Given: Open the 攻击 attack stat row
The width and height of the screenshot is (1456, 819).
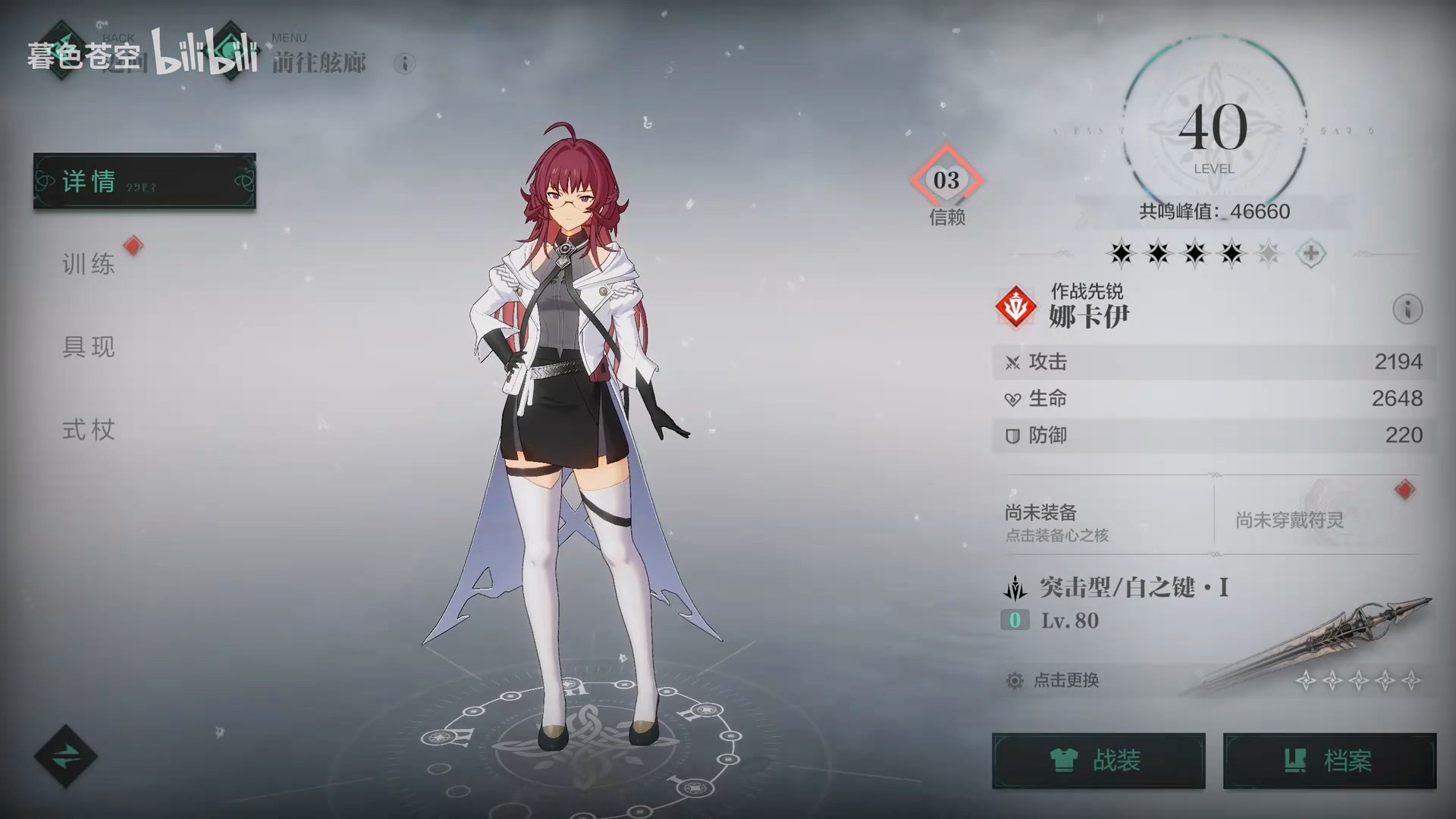Looking at the screenshot, I should coord(1213,362).
